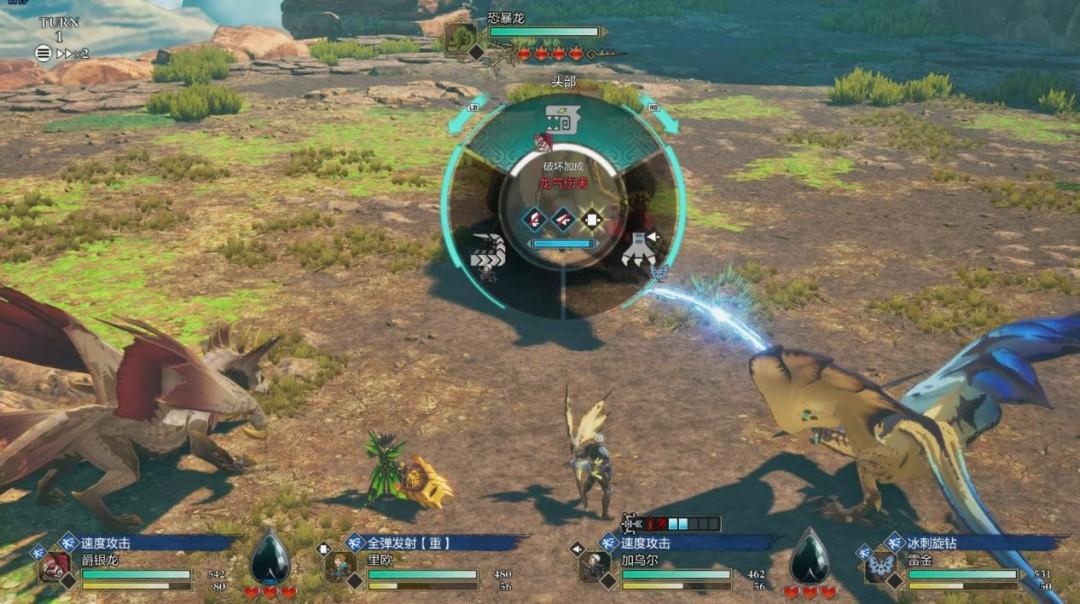Select 爵银龙 party member portrait

(55, 566)
